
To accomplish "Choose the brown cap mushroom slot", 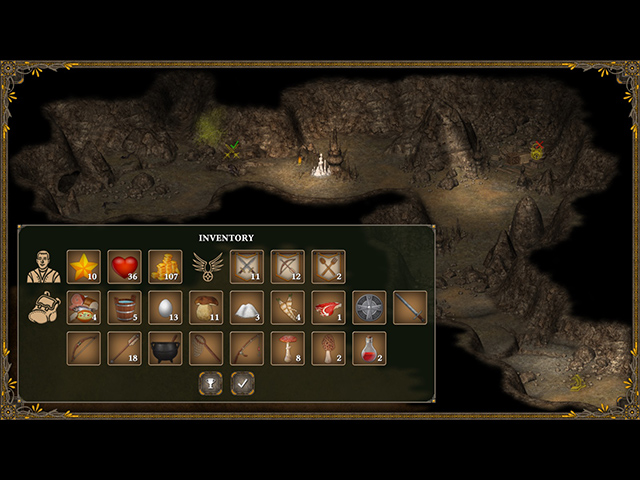I will [x=206, y=308].
